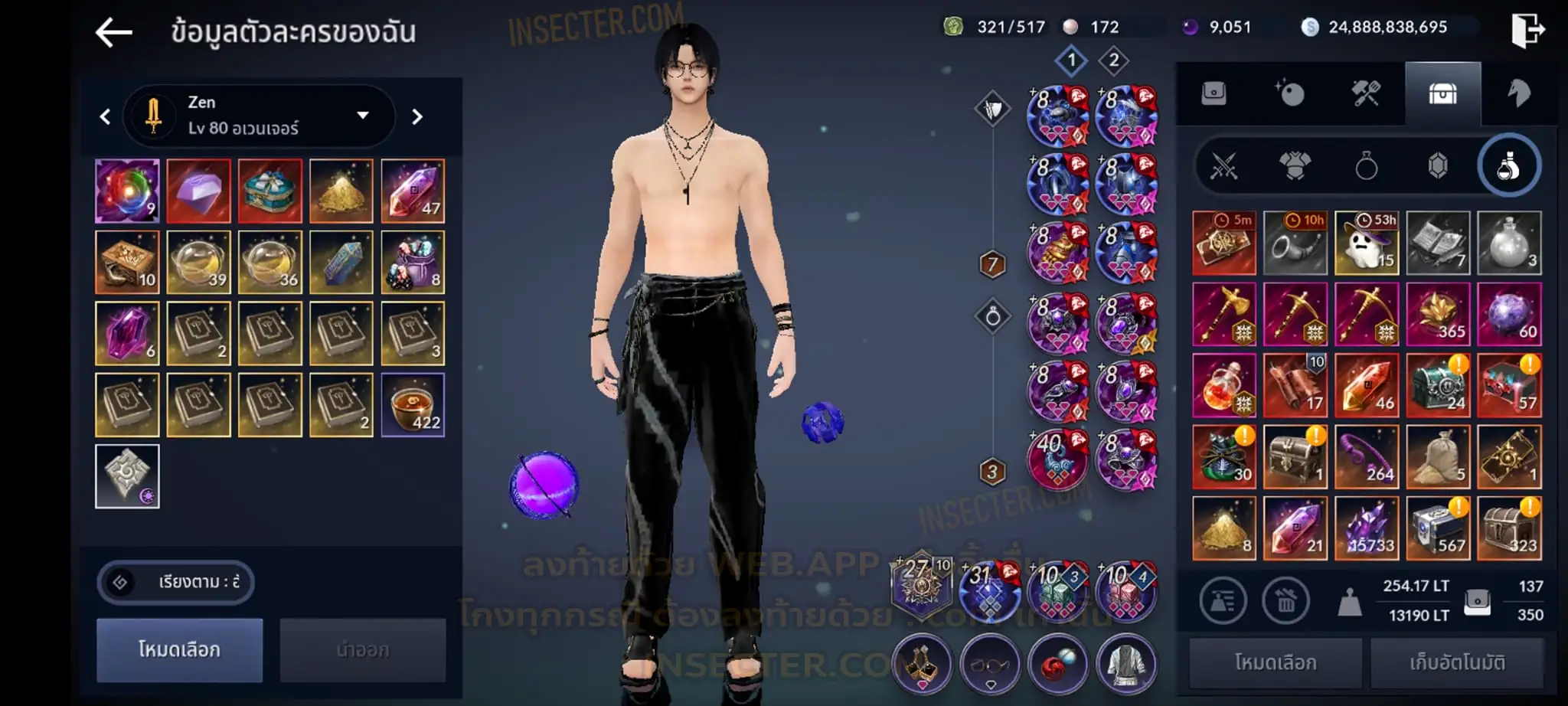Select the ghost item with 53h timer
Screen dimensions: 1568x706
click(x=1367, y=243)
